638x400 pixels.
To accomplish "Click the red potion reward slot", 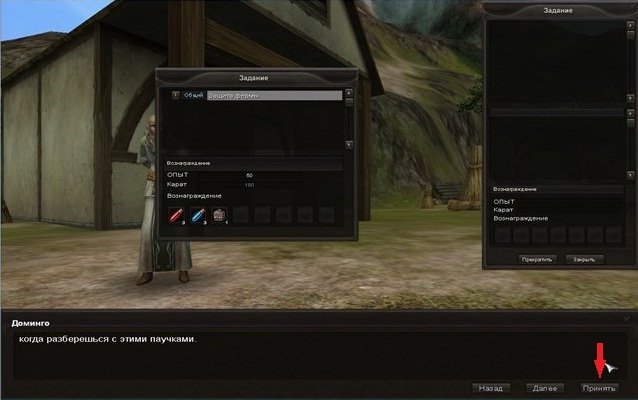I will click(176, 214).
